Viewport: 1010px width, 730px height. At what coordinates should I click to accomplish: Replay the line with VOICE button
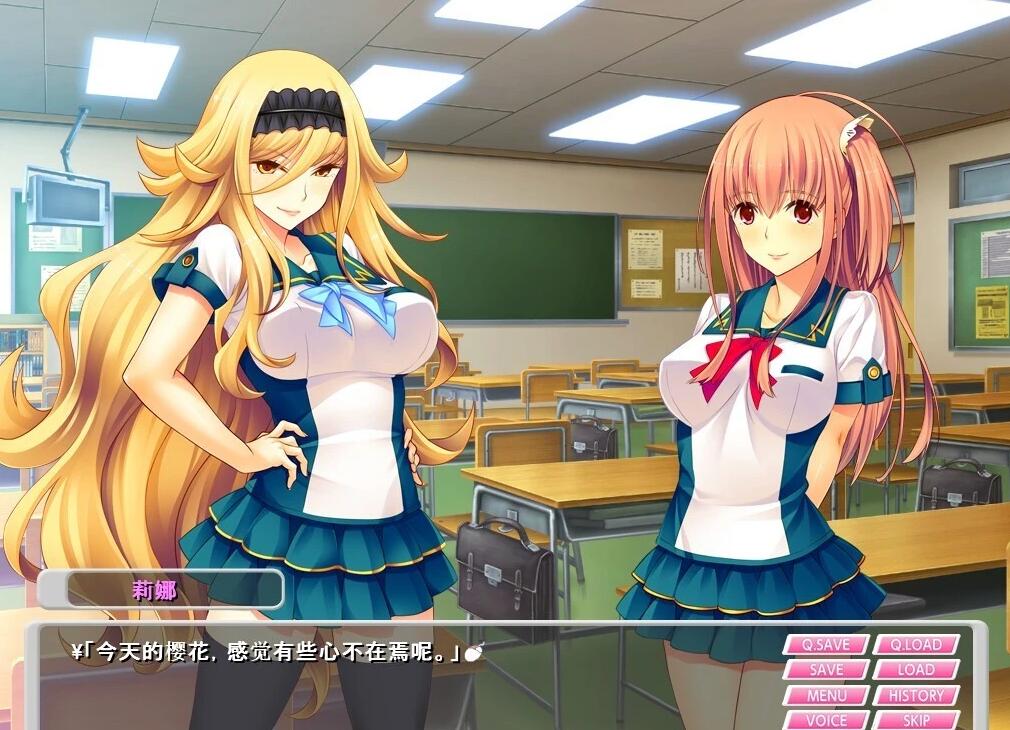826,719
